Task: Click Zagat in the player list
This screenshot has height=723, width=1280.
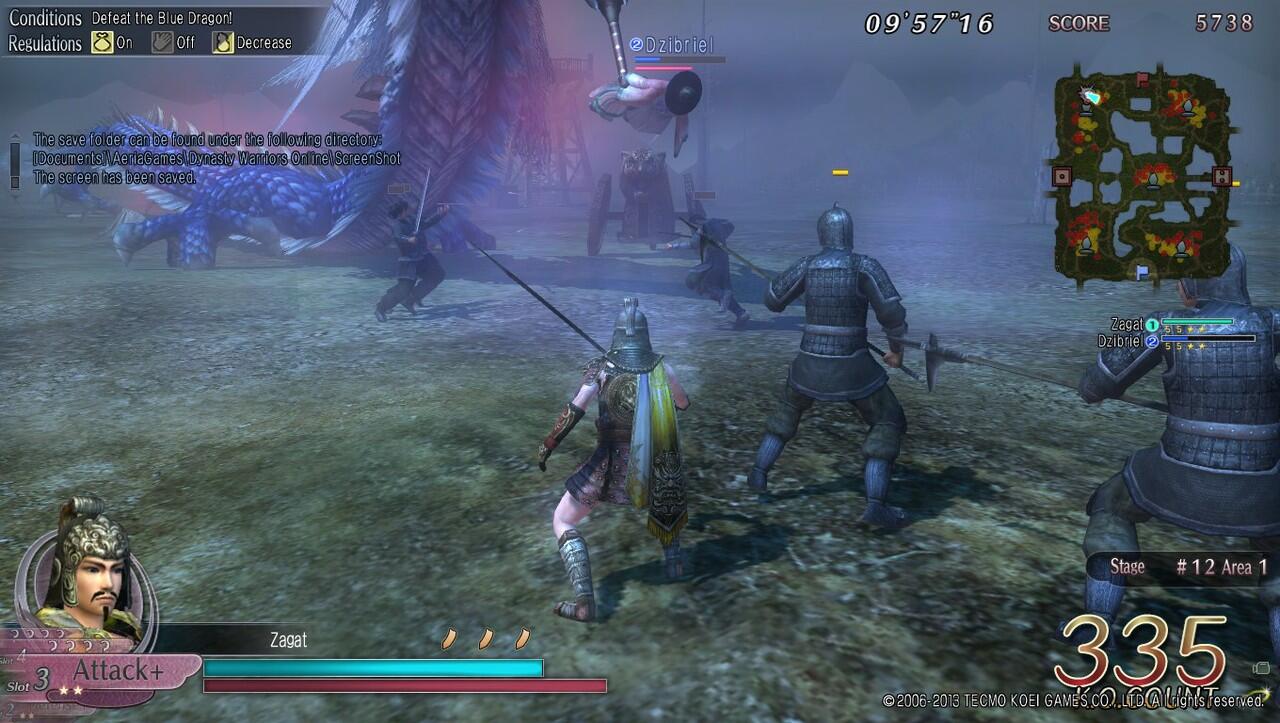Action: [1127, 324]
